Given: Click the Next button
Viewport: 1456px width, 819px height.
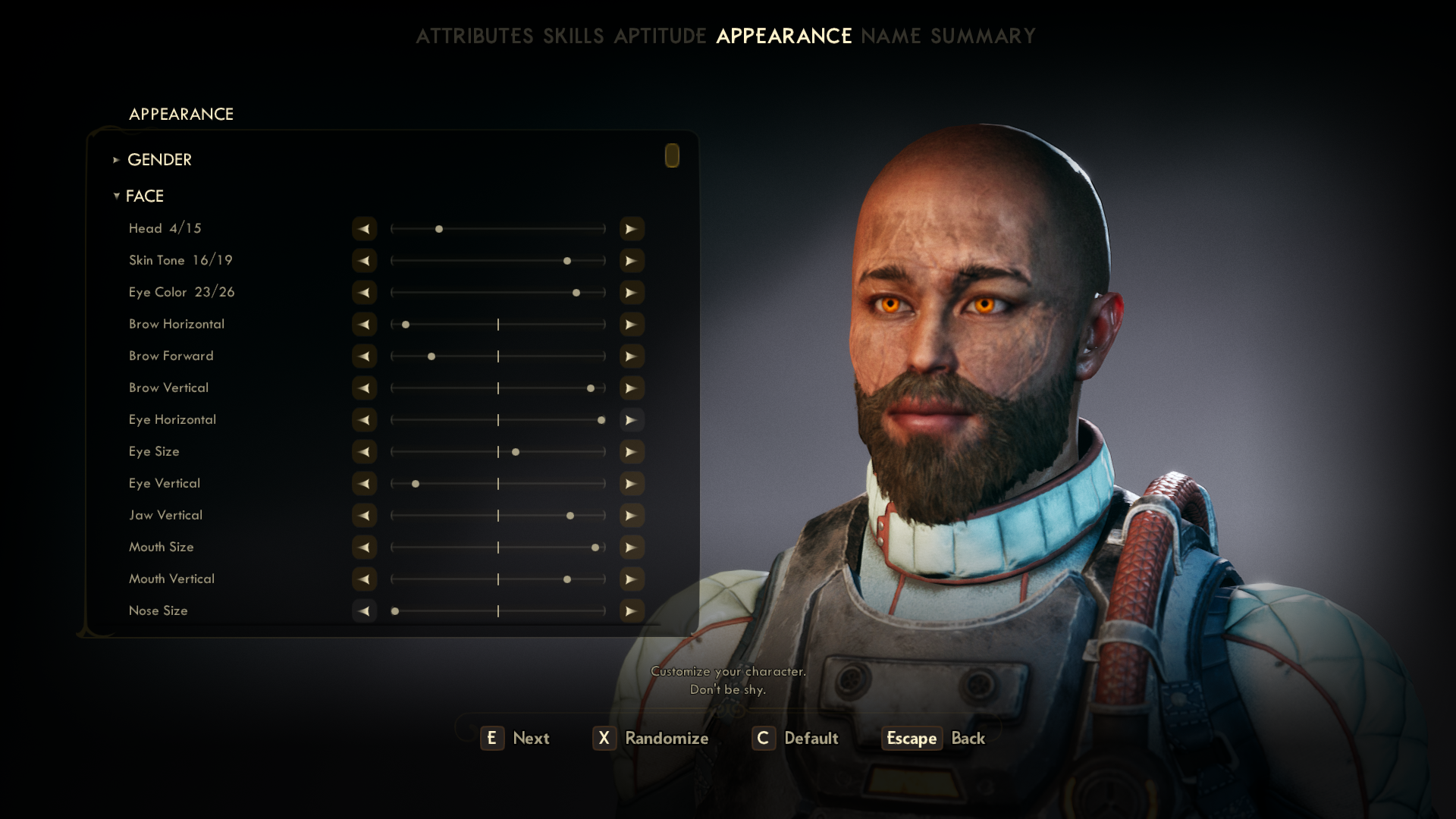Looking at the screenshot, I should pyautogui.click(x=516, y=738).
